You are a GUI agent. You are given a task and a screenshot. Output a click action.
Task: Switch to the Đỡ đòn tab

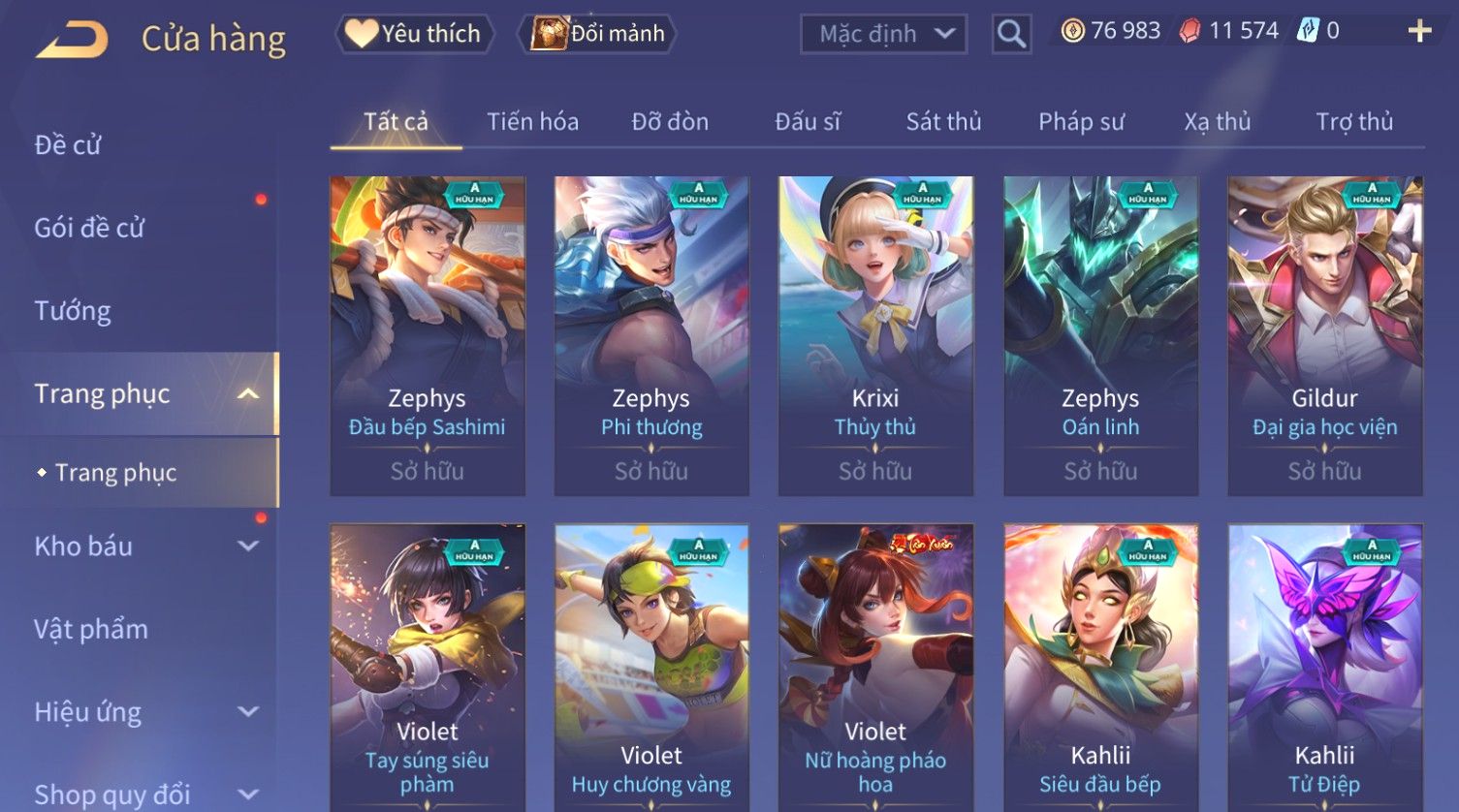tap(670, 122)
